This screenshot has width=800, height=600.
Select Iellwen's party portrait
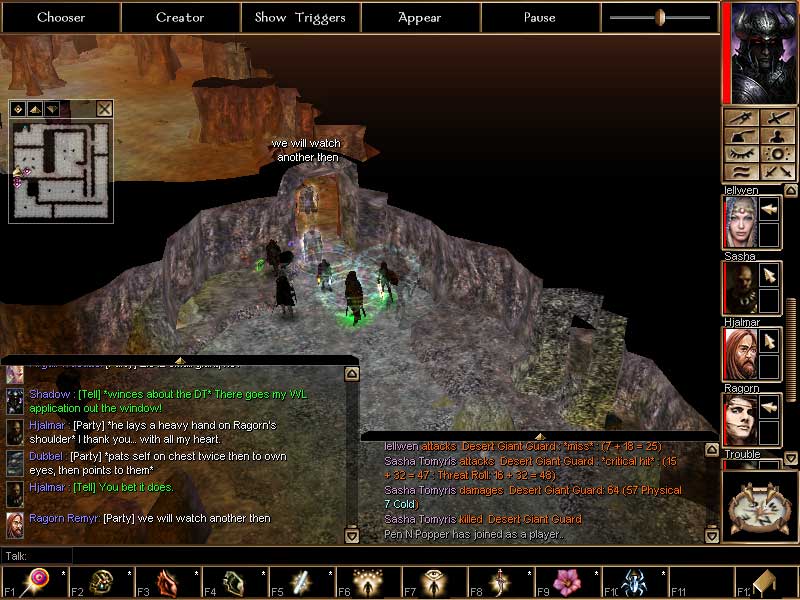(739, 221)
